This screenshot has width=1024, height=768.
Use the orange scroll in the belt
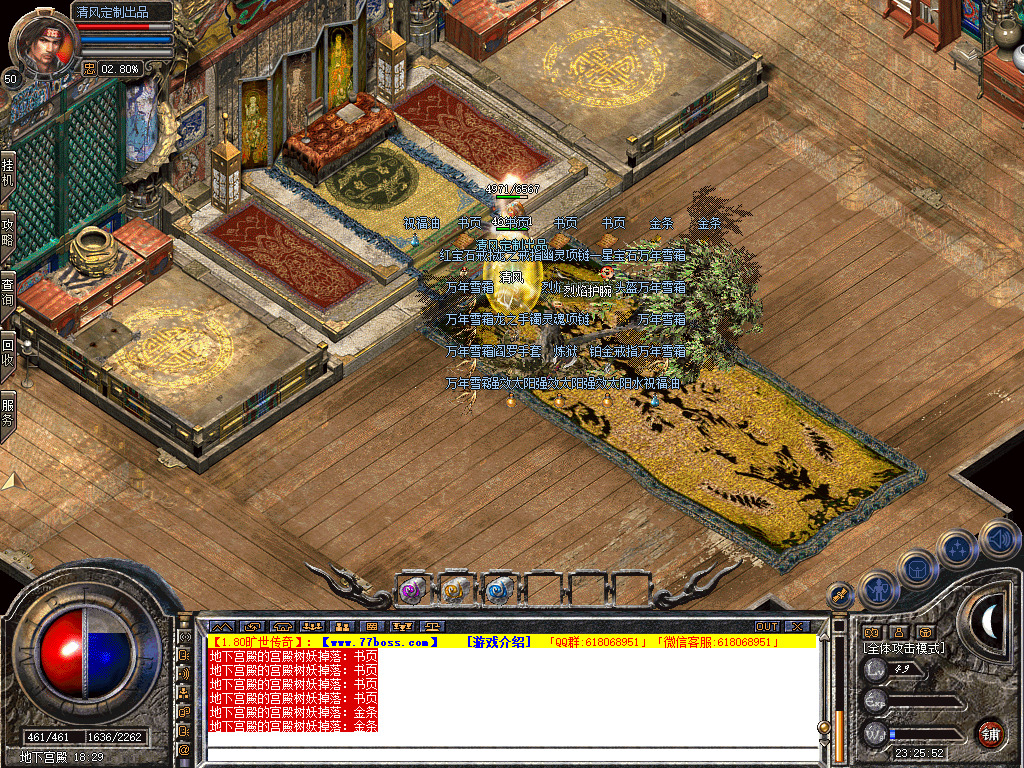pyautogui.click(x=454, y=591)
